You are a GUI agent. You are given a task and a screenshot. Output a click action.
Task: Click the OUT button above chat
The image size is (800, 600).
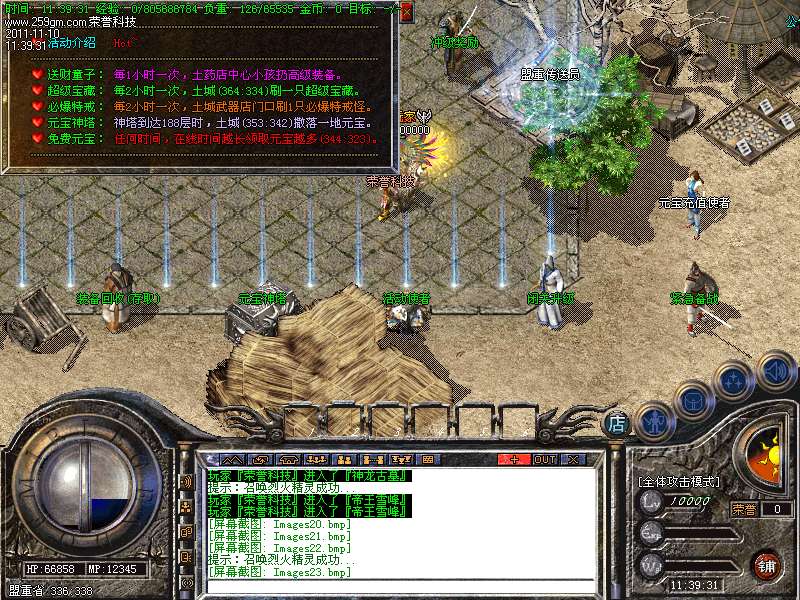(x=544, y=459)
